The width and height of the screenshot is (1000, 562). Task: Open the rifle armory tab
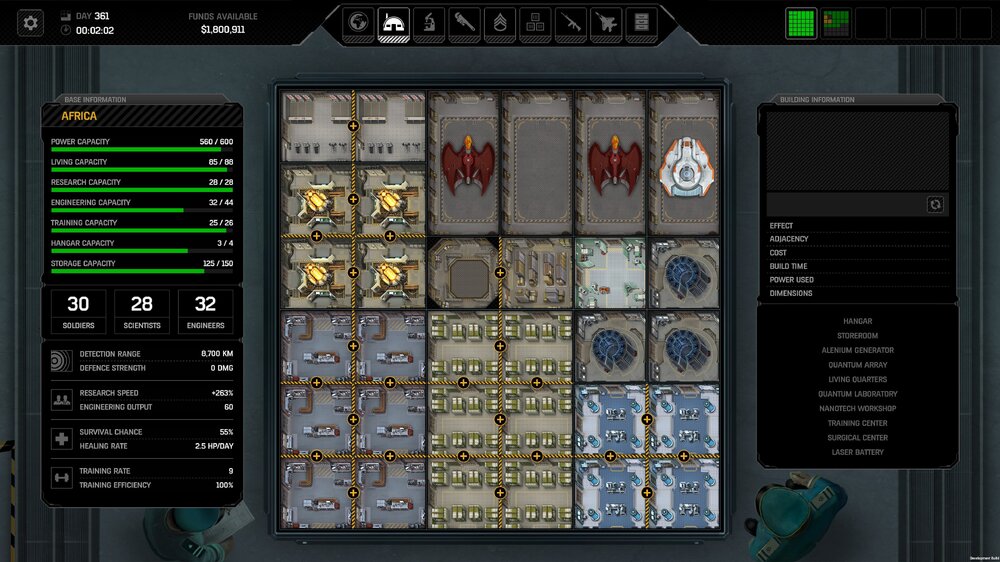(x=570, y=23)
